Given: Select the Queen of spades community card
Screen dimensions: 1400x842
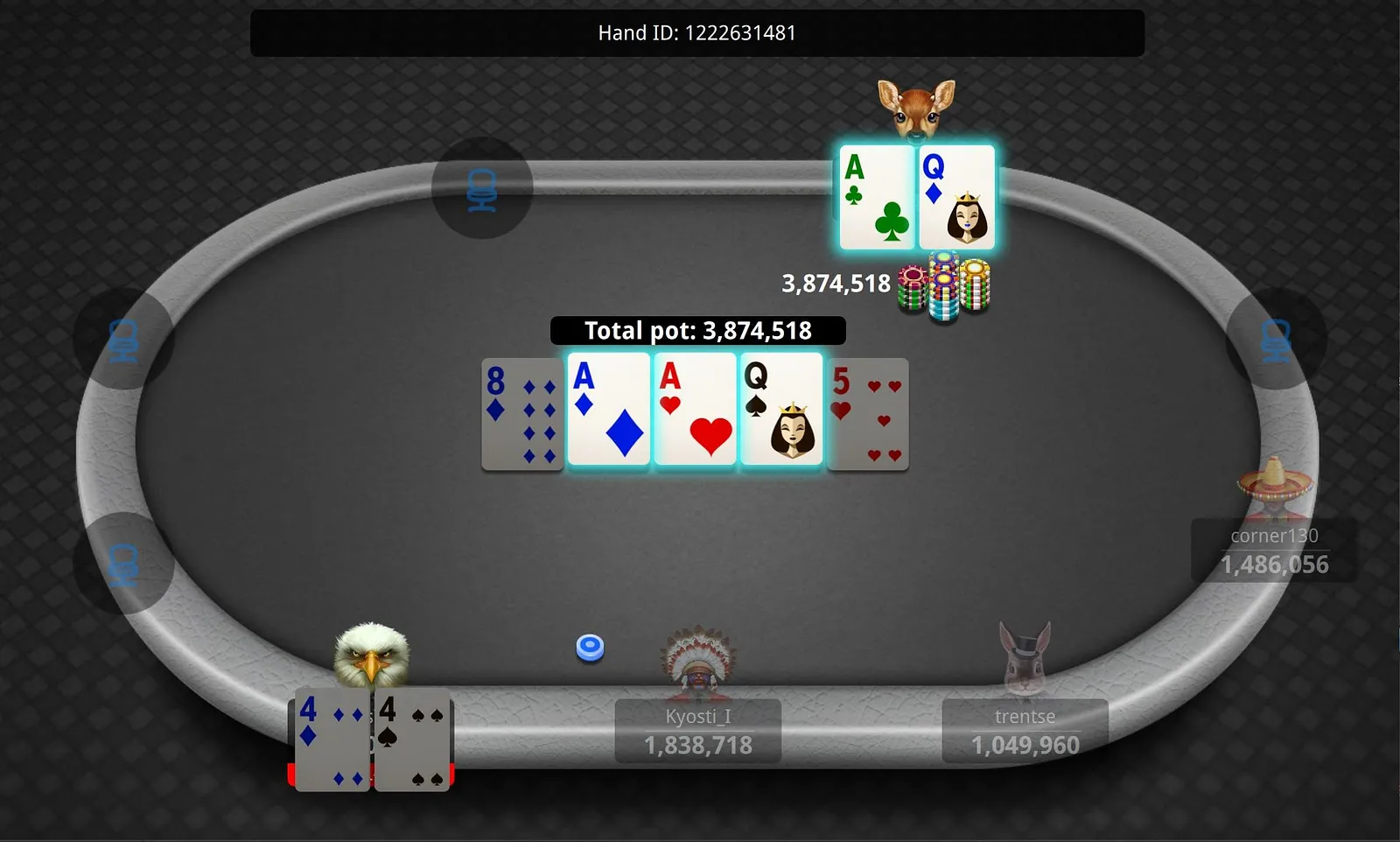Looking at the screenshot, I should click(780, 410).
